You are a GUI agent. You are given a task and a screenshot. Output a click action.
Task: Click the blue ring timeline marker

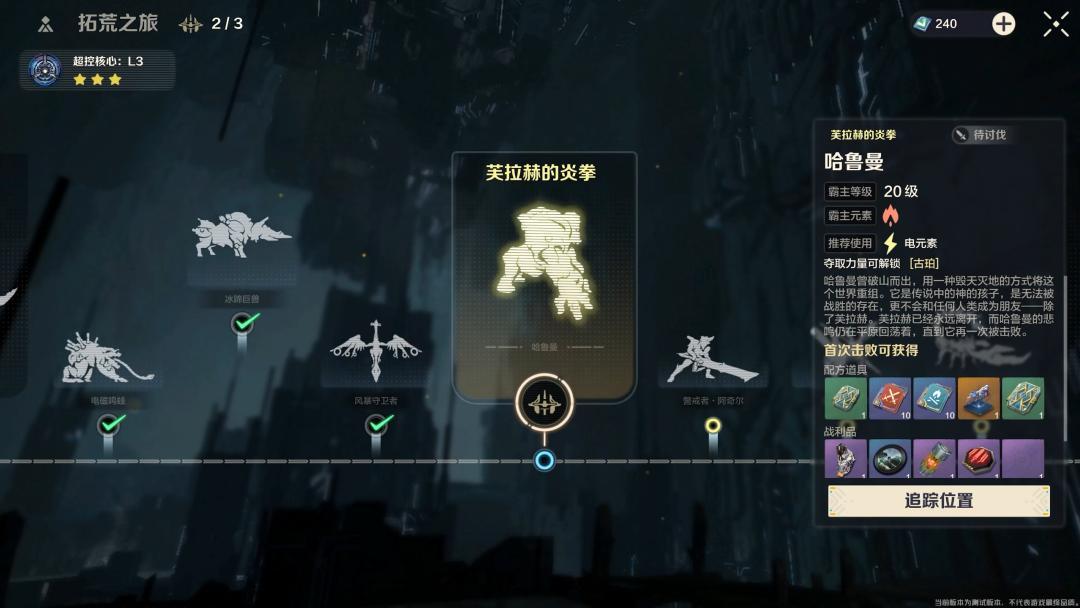pos(544,460)
